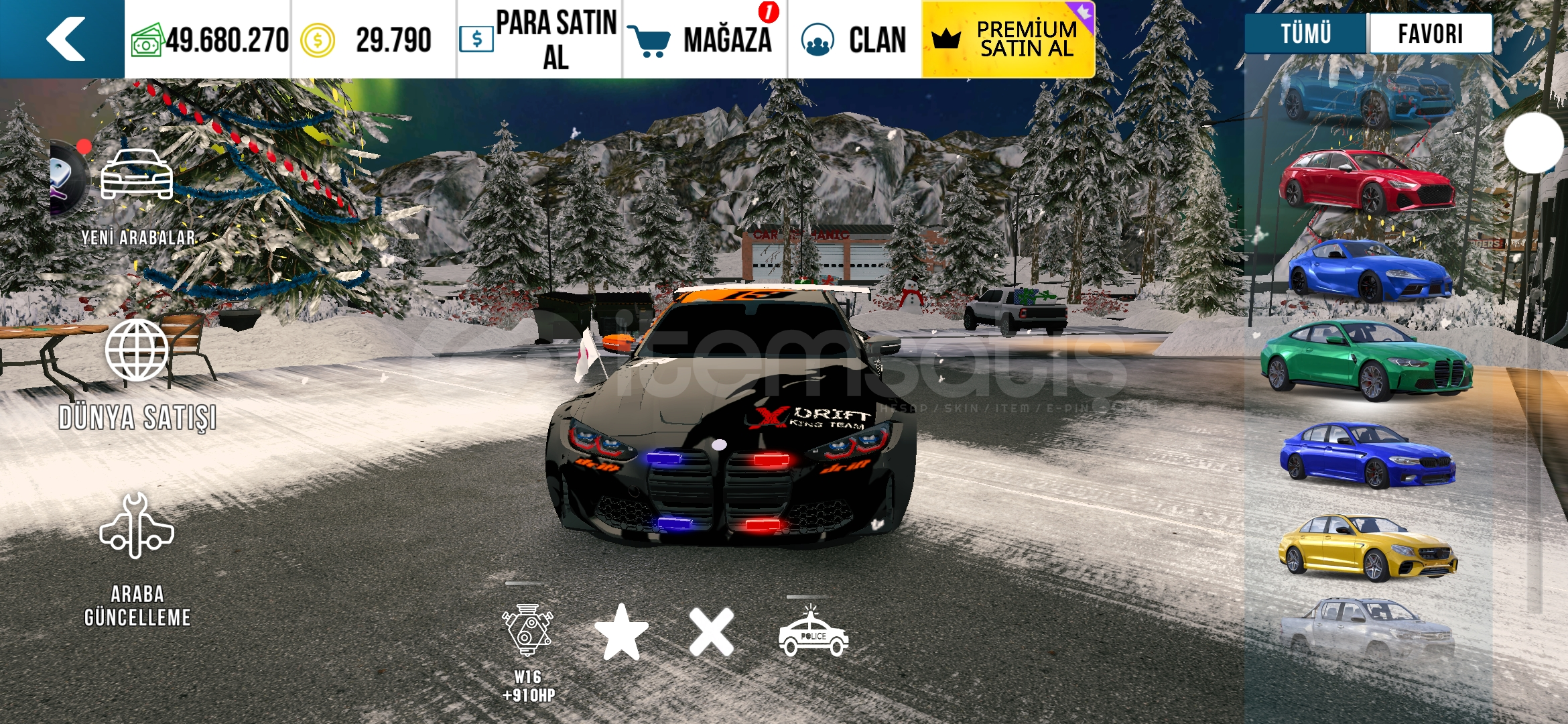Mark car as favorite with star icon
Viewport: 1568px width, 724px height.
tap(621, 632)
